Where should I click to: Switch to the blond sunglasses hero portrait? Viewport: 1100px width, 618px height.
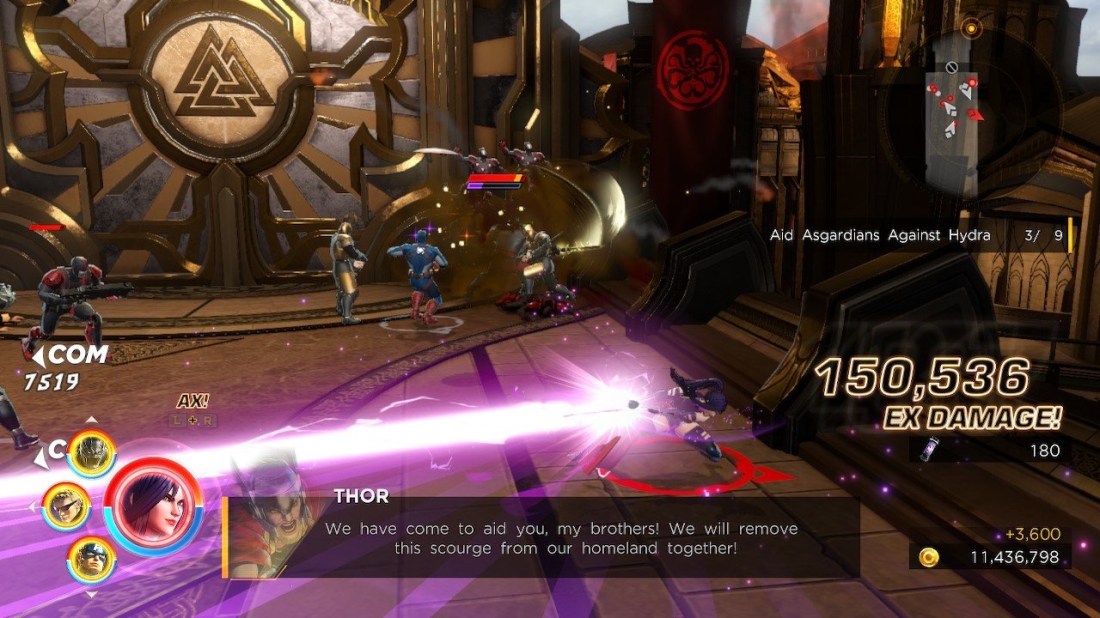(66, 506)
